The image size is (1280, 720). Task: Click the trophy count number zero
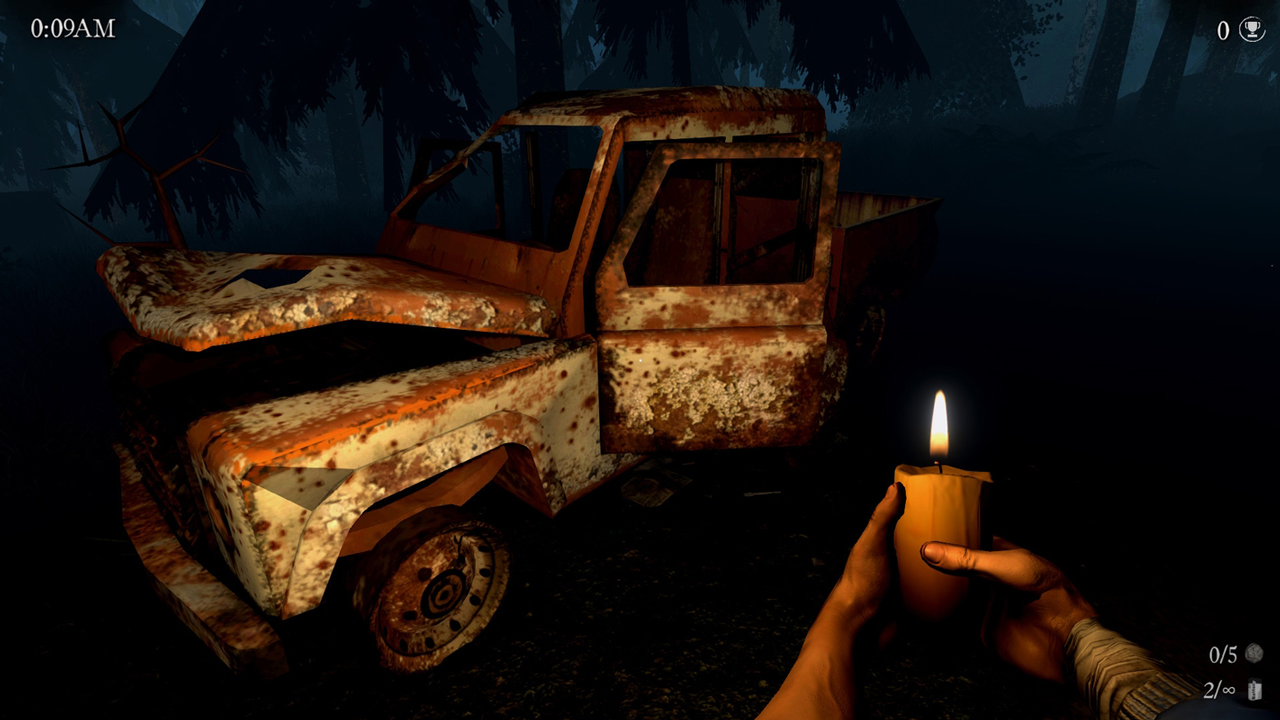(x=1221, y=31)
